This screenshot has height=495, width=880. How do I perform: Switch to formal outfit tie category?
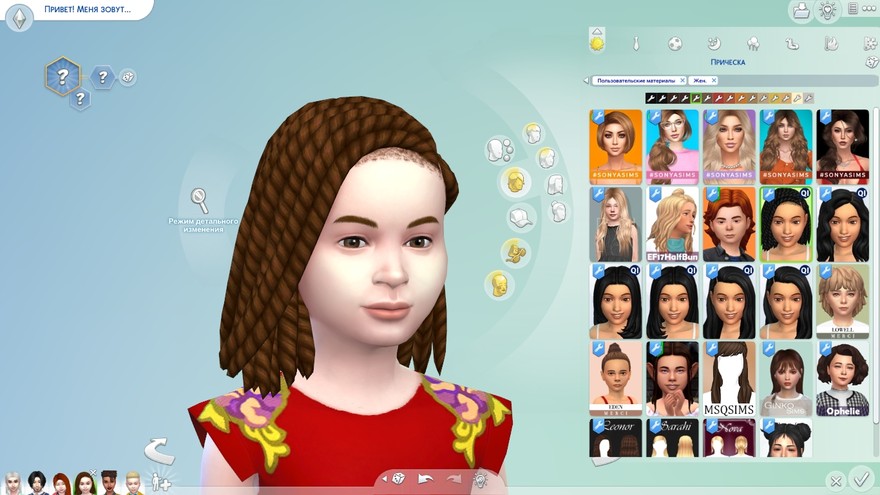pyautogui.click(x=635, y=44)
